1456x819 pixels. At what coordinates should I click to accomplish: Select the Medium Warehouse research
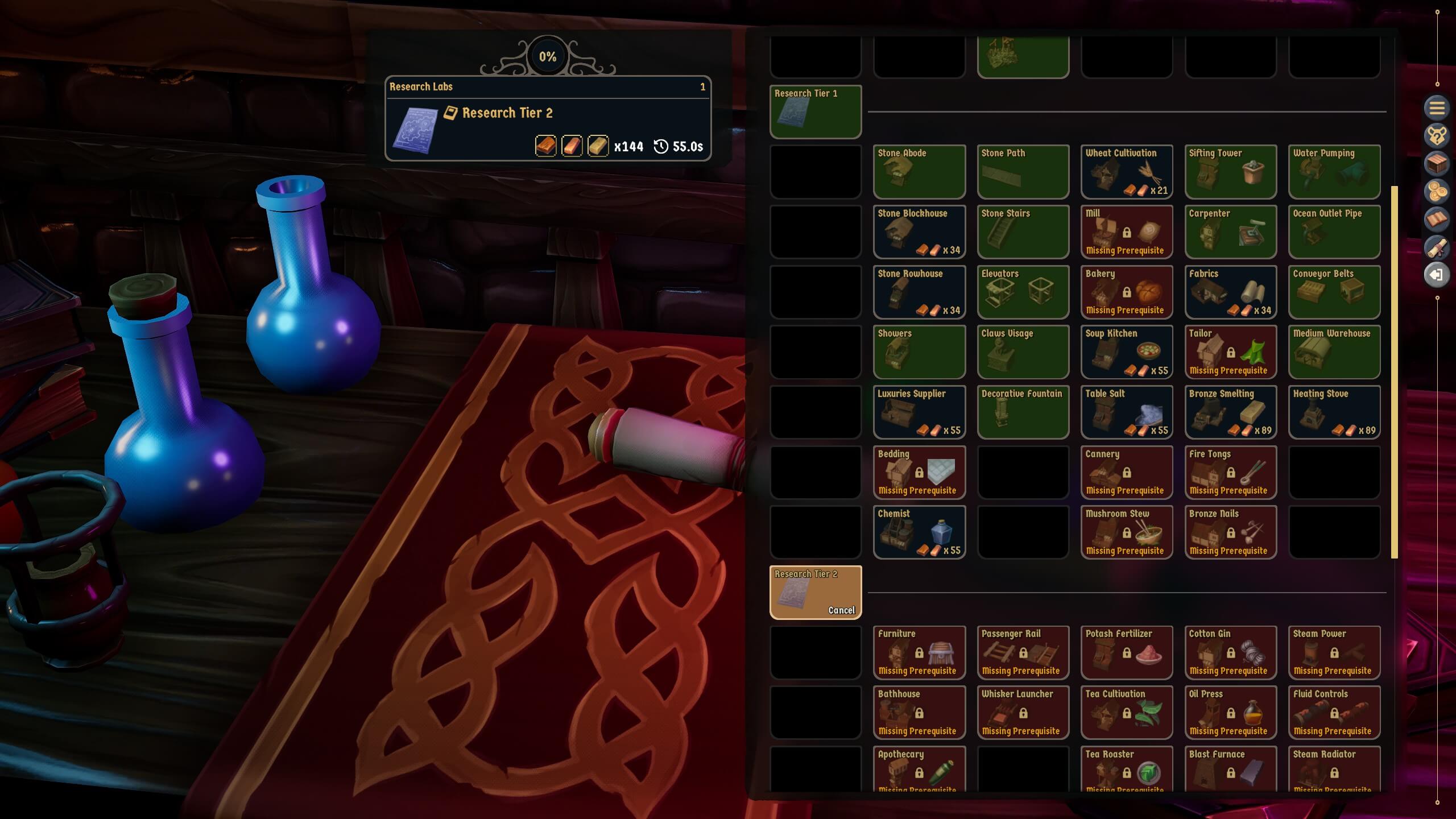click(x=1334, y=351)
